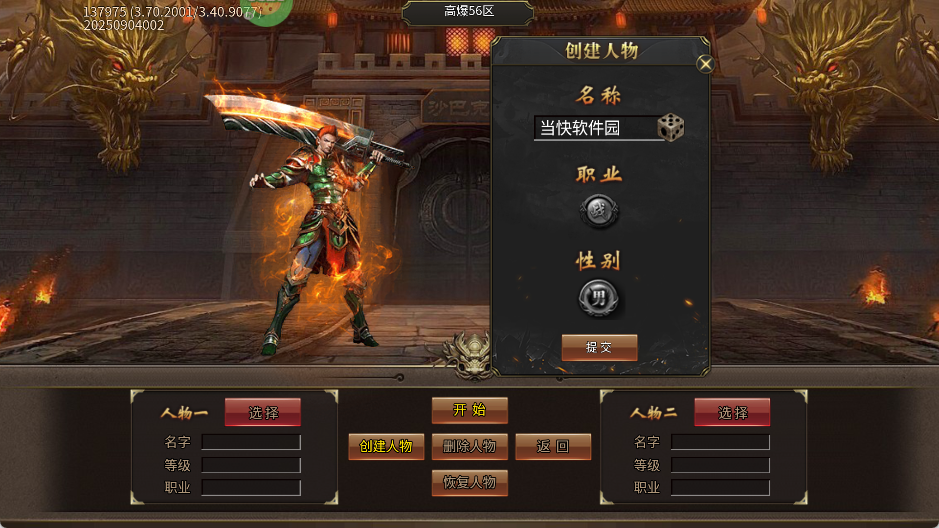Click the 恢复人物 button

pos(469,483)
